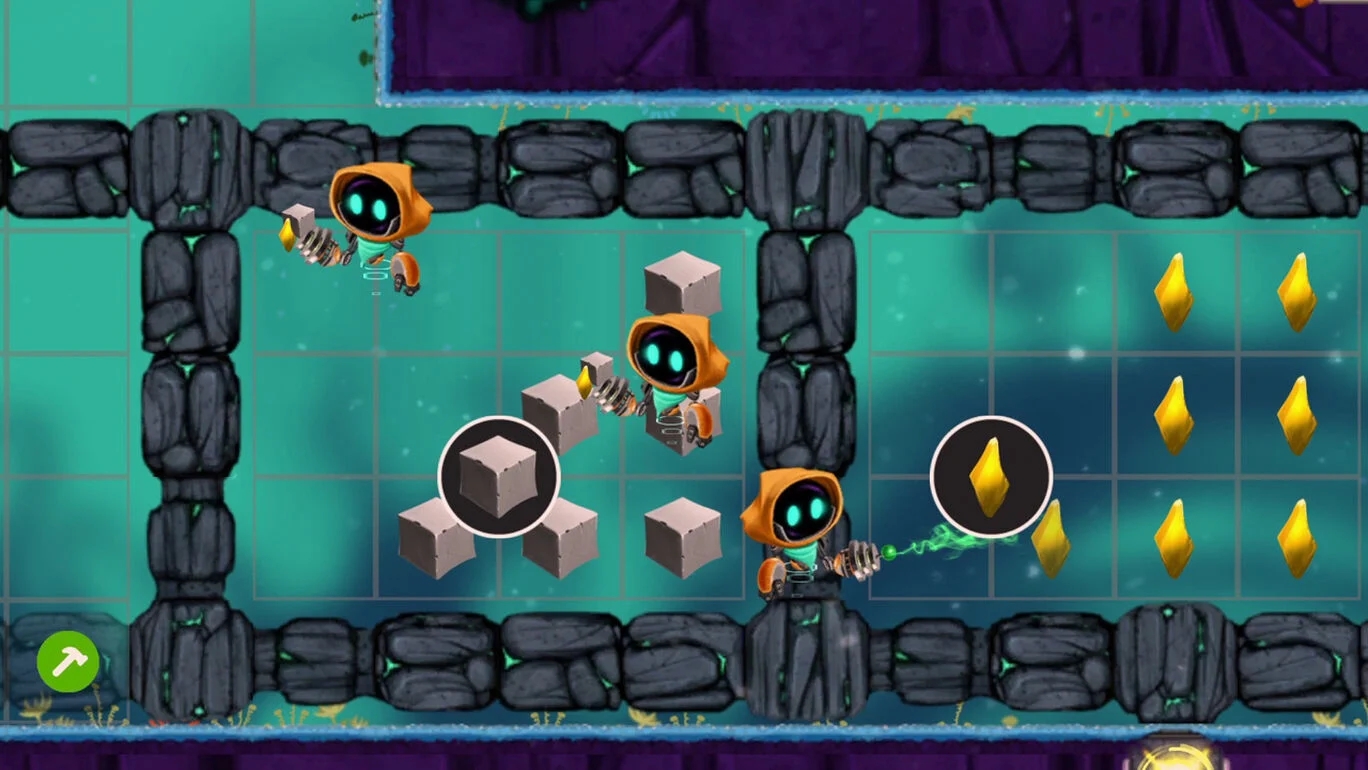The height and width of the screenshot is (770, 1368).
Task: Select the stone block bubble icon
Action: pos(498,477)
